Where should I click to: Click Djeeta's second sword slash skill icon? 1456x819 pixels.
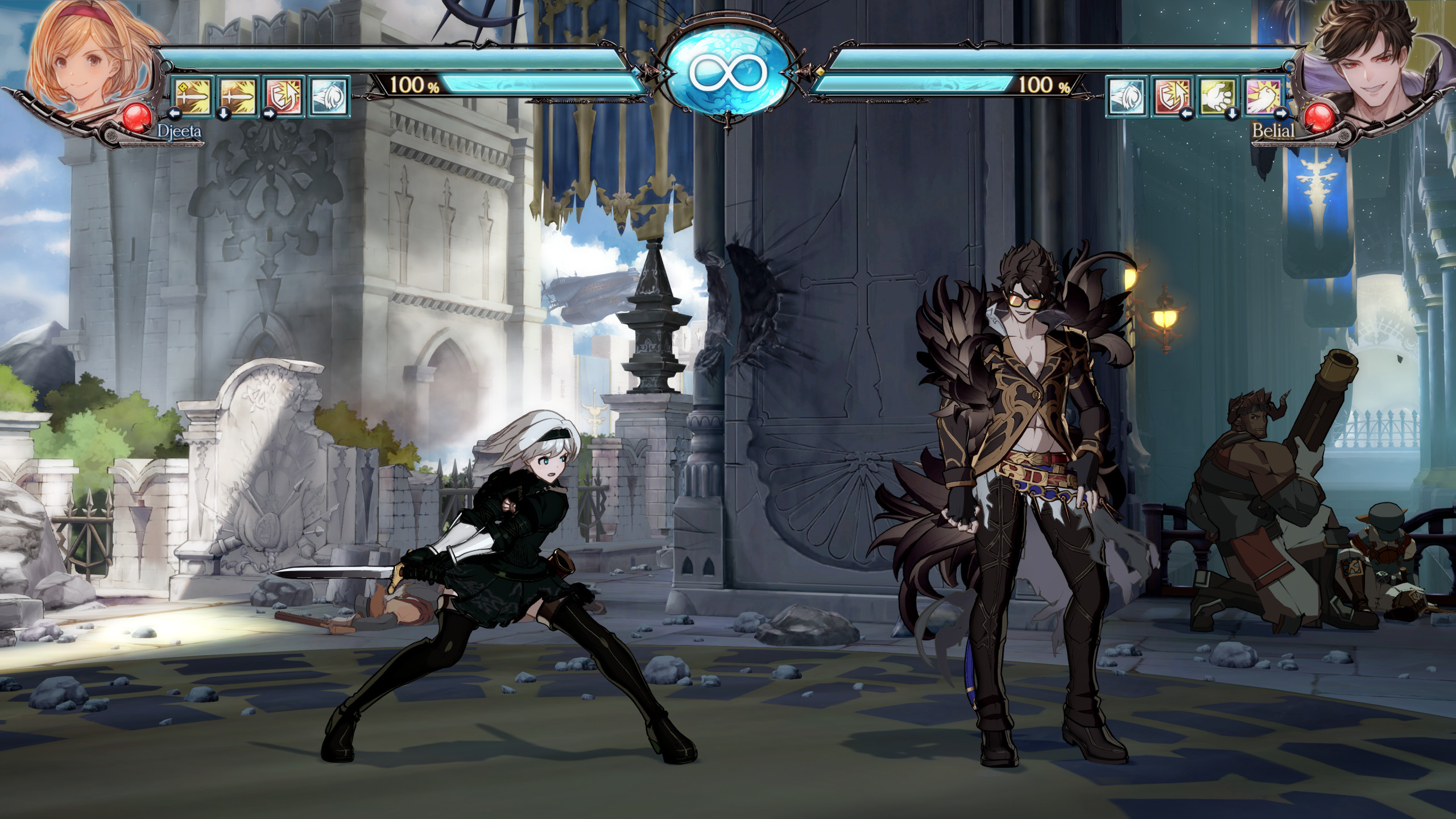[x=238, y=97]
